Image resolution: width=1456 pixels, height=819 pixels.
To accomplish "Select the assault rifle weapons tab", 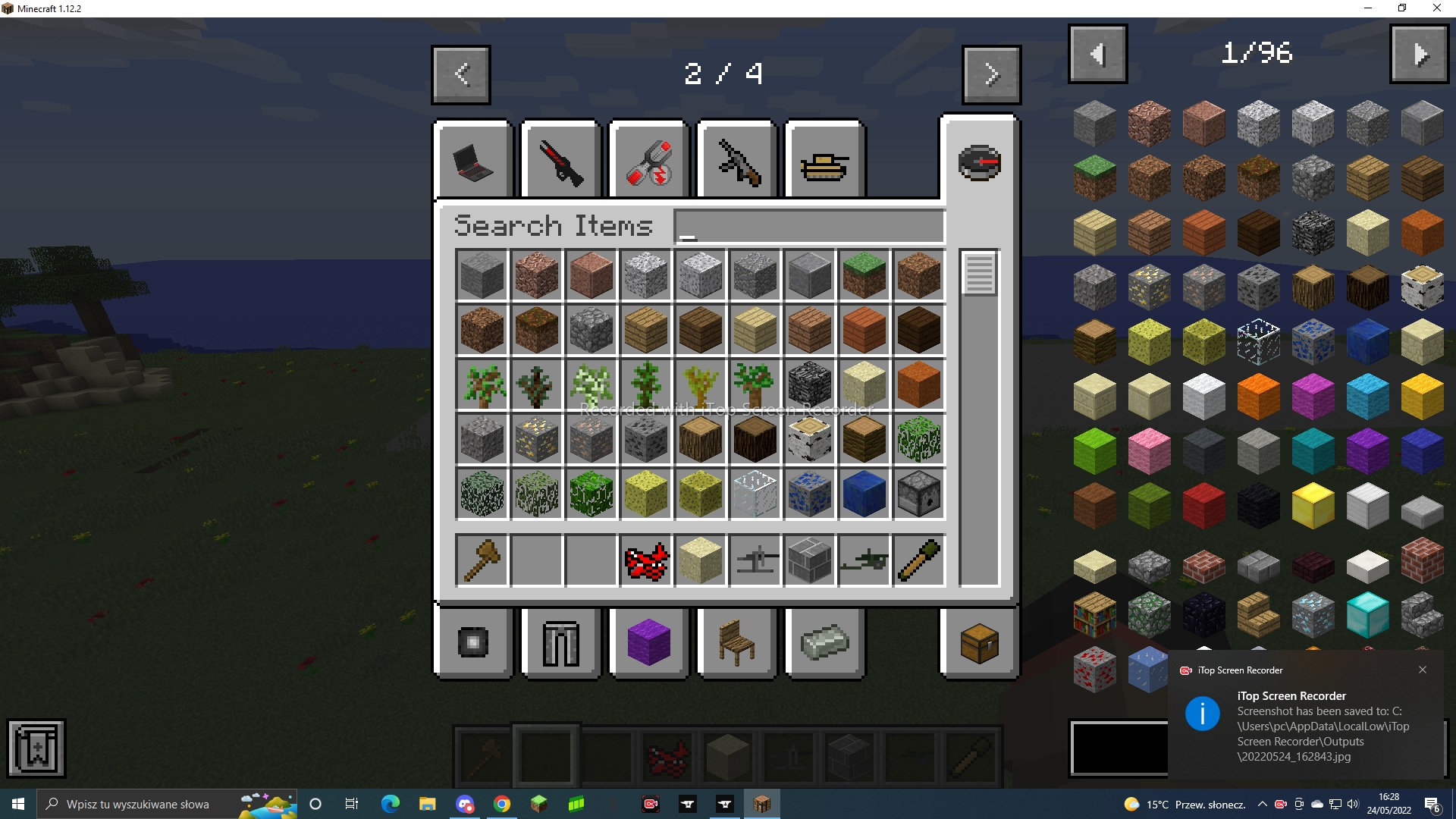I will [x=736, y=160].
